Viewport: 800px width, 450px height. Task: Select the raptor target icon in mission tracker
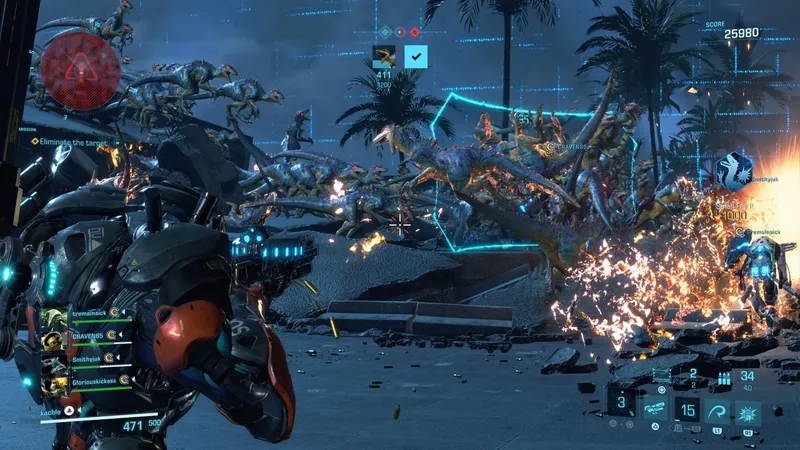click(384, 56)
